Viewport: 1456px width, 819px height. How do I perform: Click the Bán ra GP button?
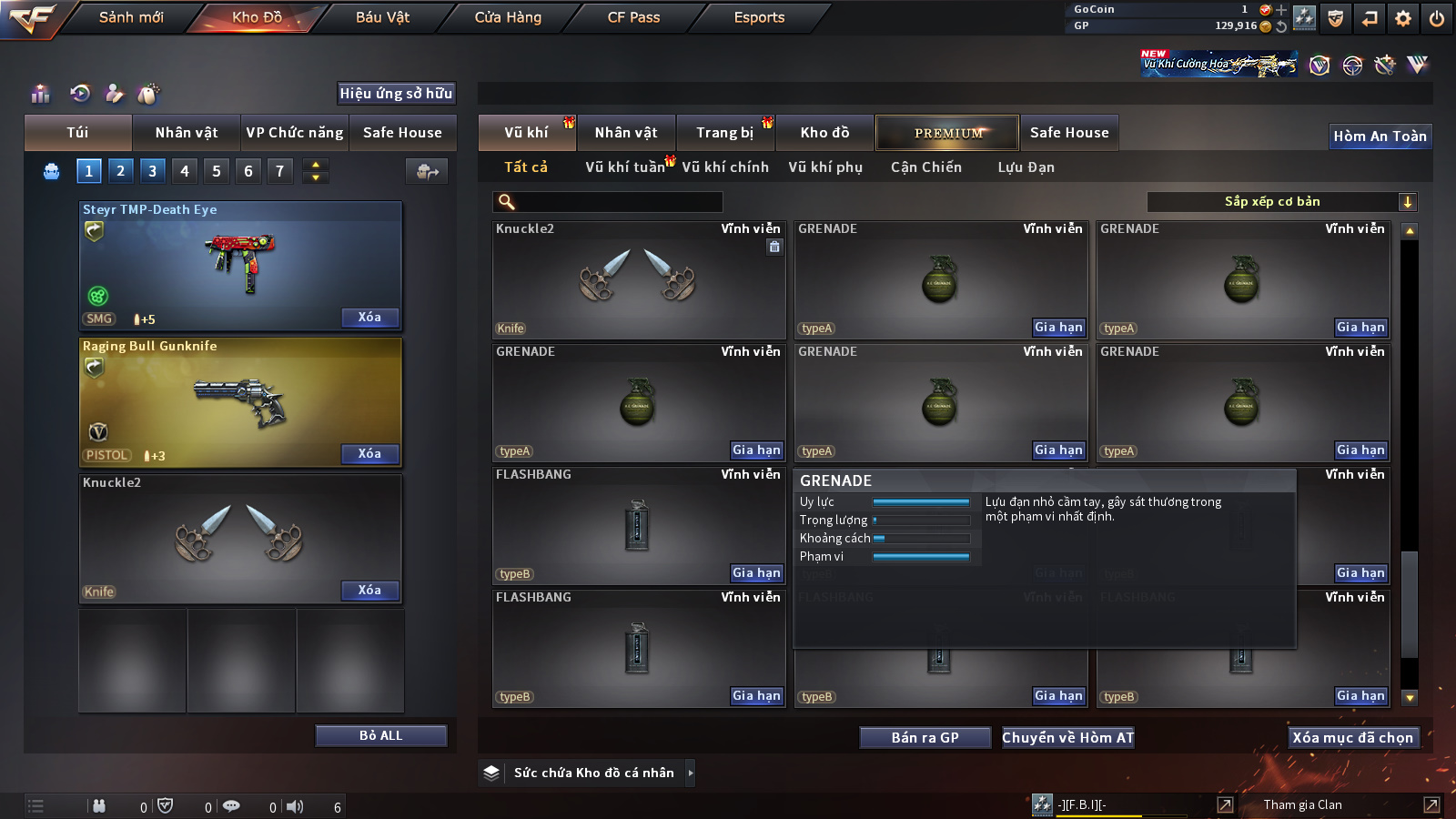(x=925, y=738)
